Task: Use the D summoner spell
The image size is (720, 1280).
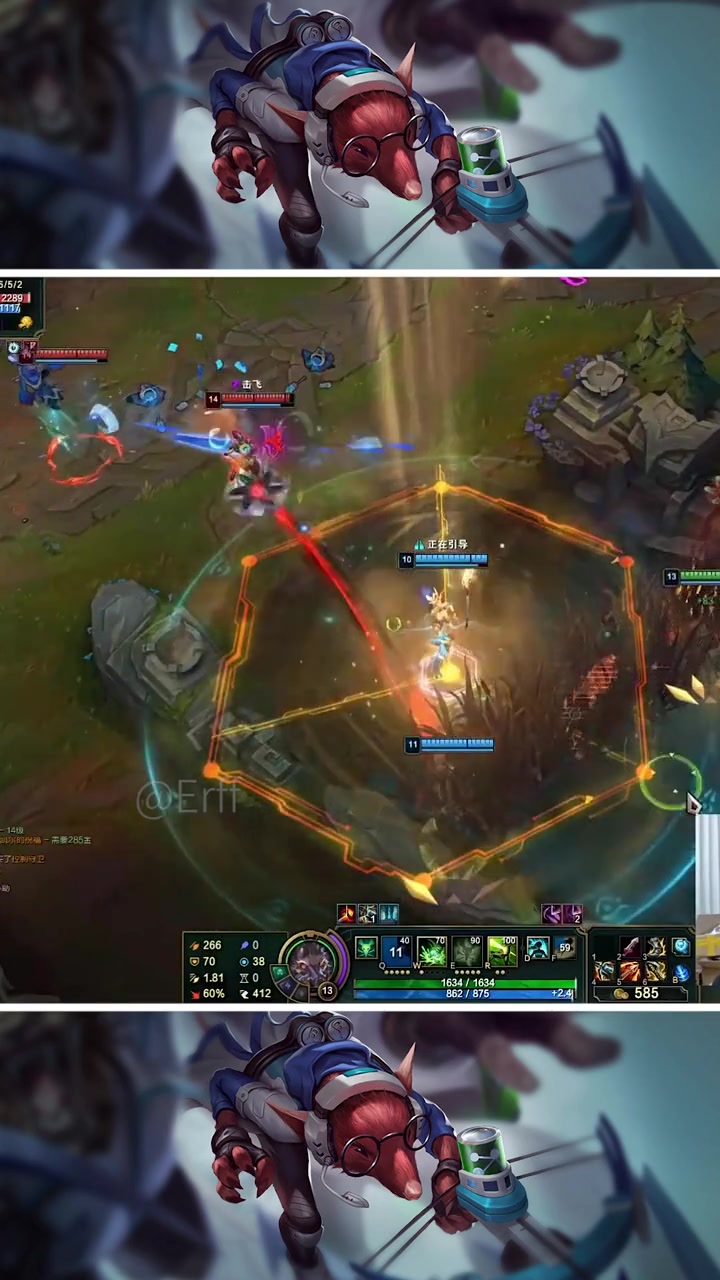Action: pyautogui.click(x=538, y=948)
